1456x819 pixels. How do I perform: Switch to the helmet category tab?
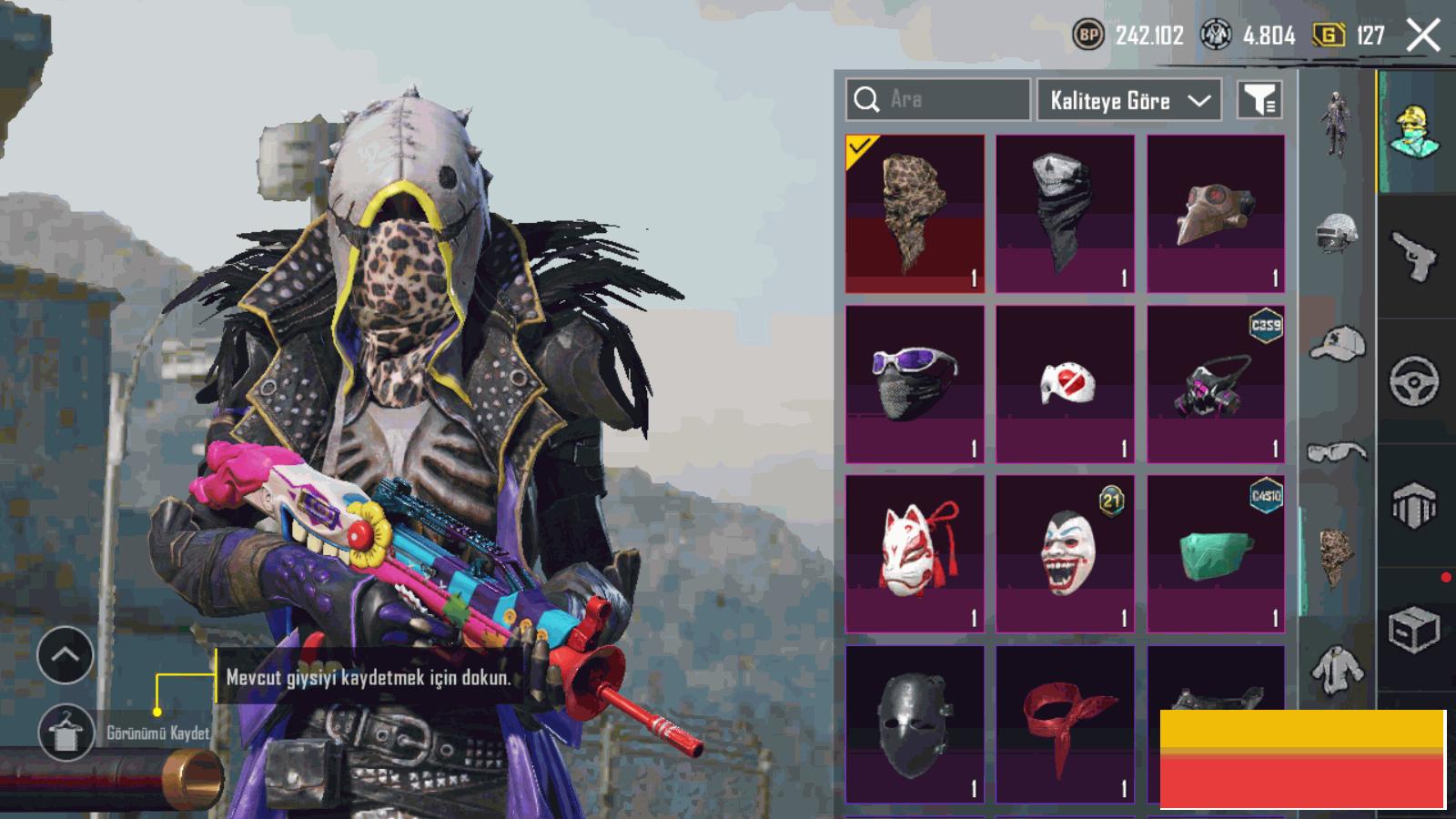[x=1336, y=233]
